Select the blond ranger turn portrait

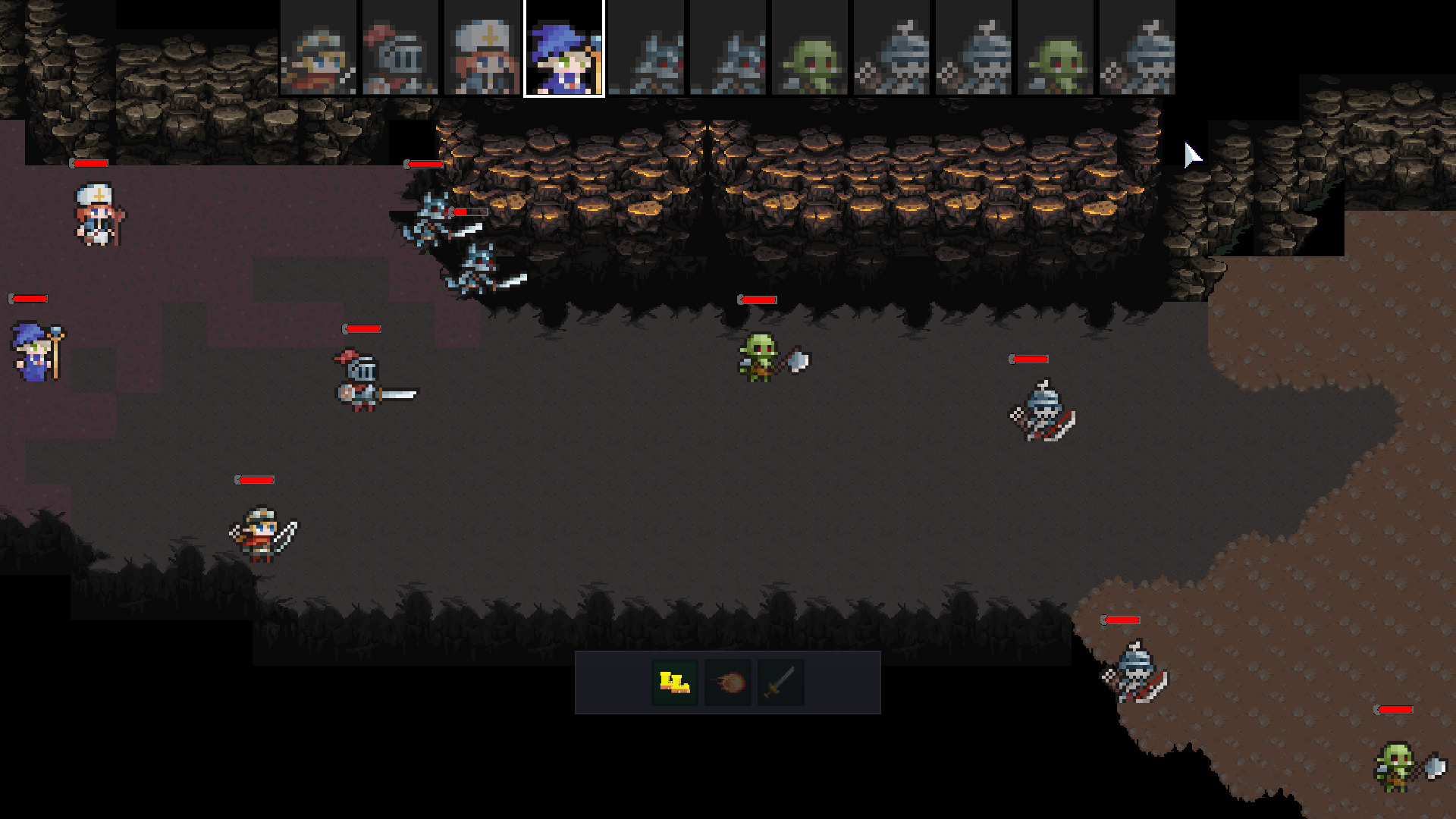coord(318,49)
